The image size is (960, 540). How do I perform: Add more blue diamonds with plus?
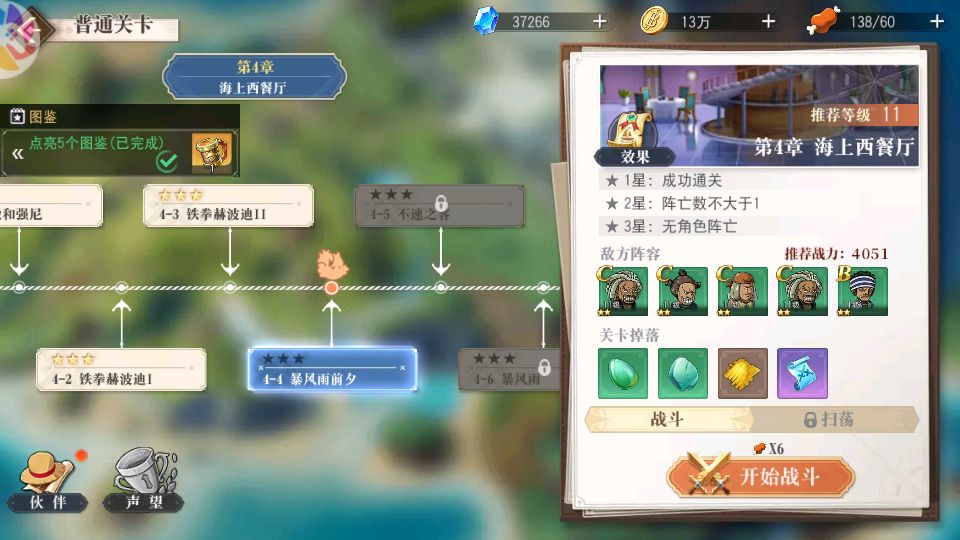click(x=599, y=21)
